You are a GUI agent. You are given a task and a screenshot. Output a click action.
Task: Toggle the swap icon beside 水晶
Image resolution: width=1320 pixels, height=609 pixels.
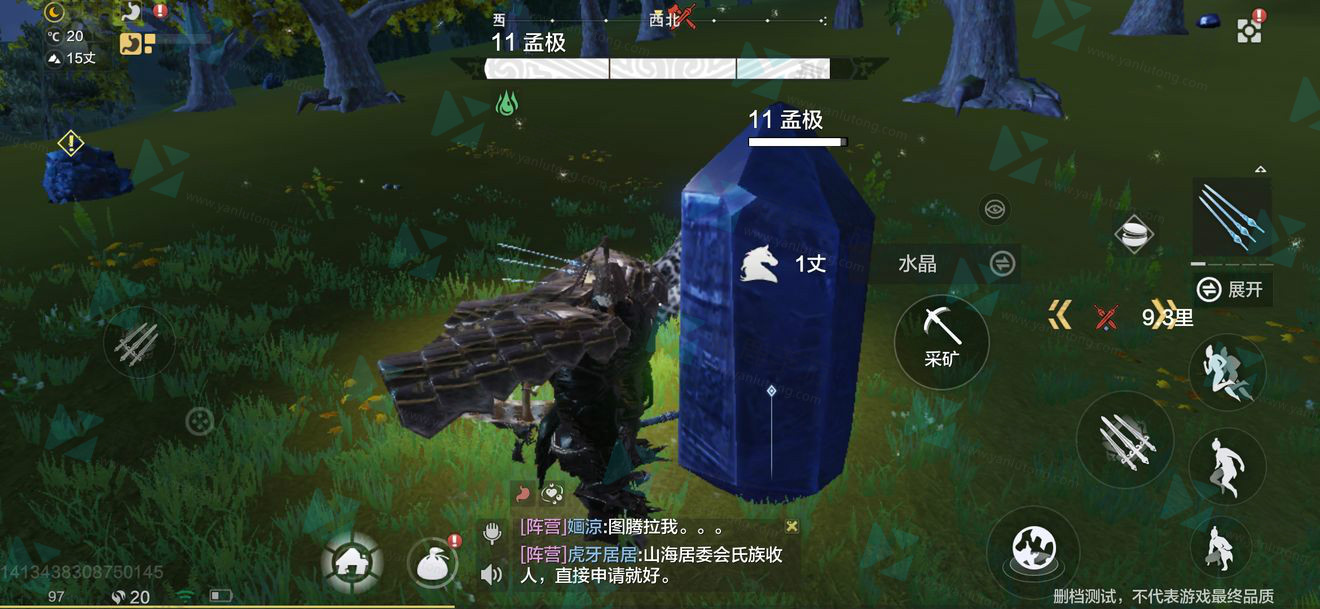click(x=1002, y=263)
